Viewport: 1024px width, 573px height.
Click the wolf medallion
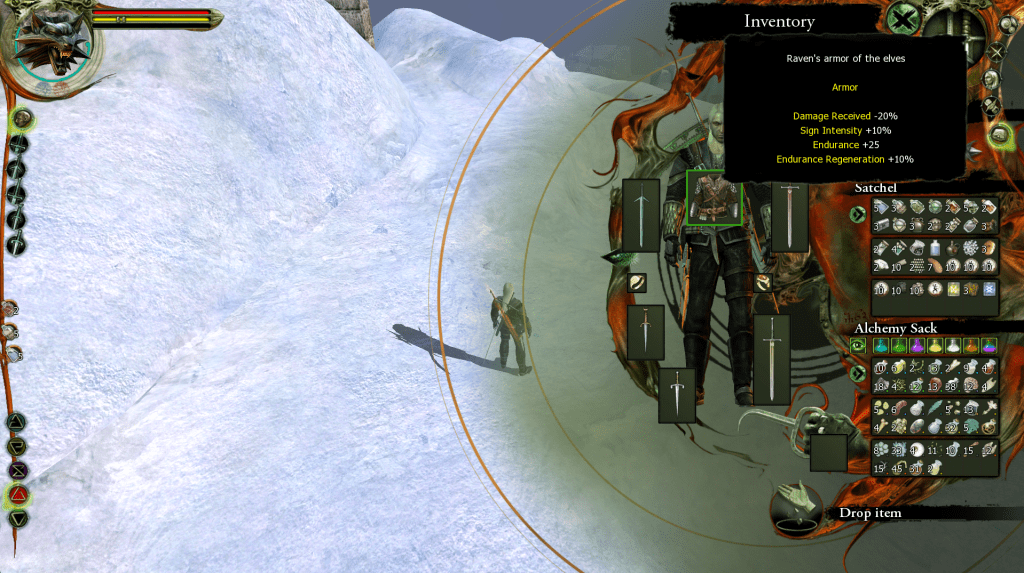52,45
